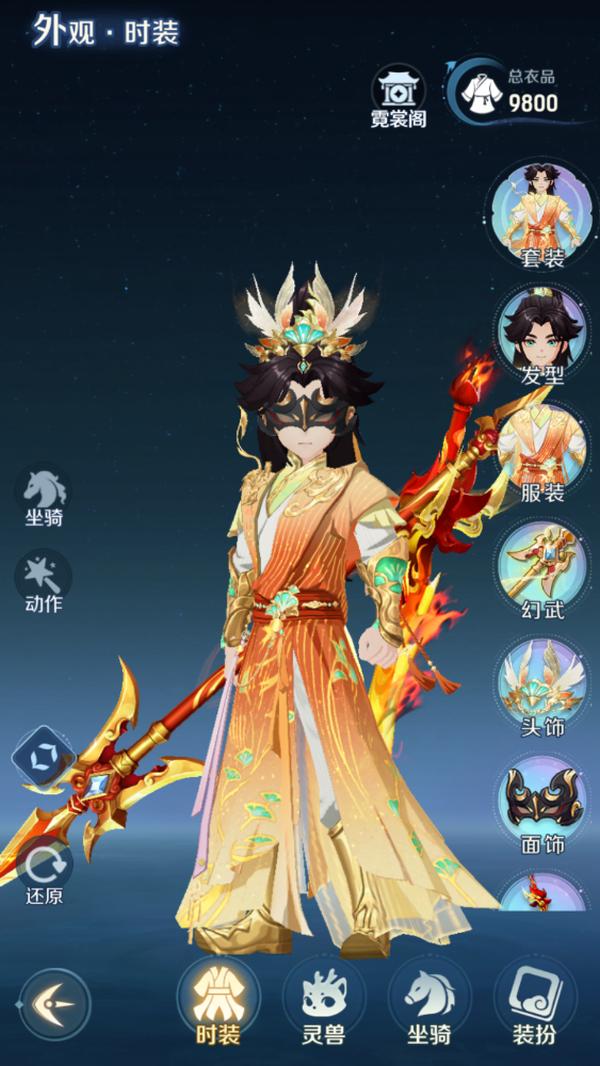Click the 坐骑 horse preview button on left
The width and height of the screenshot is (600, 1066).
(x=44, y=496)
